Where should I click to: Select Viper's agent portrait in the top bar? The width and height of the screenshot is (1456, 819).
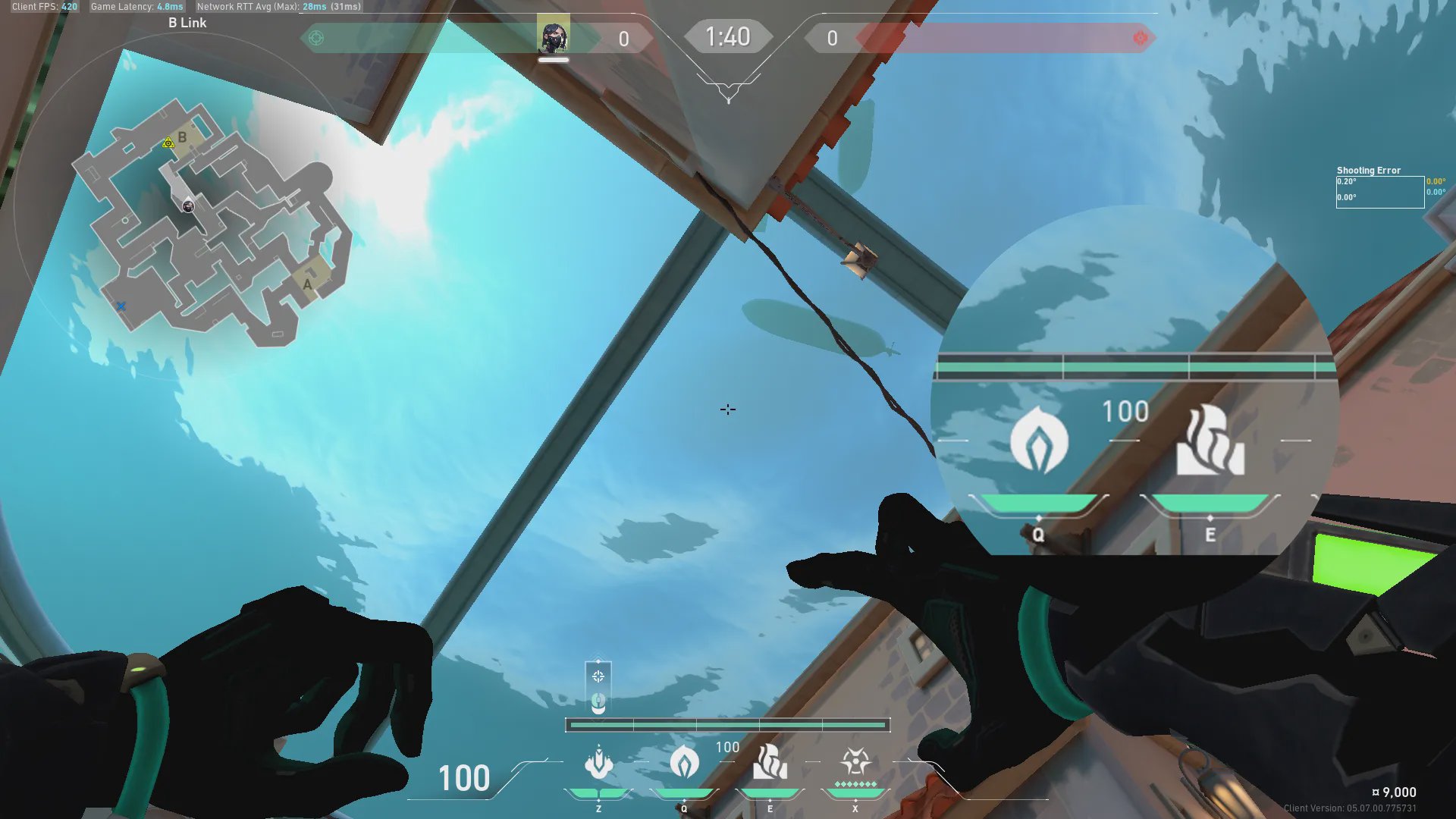[x=553, y=36]
